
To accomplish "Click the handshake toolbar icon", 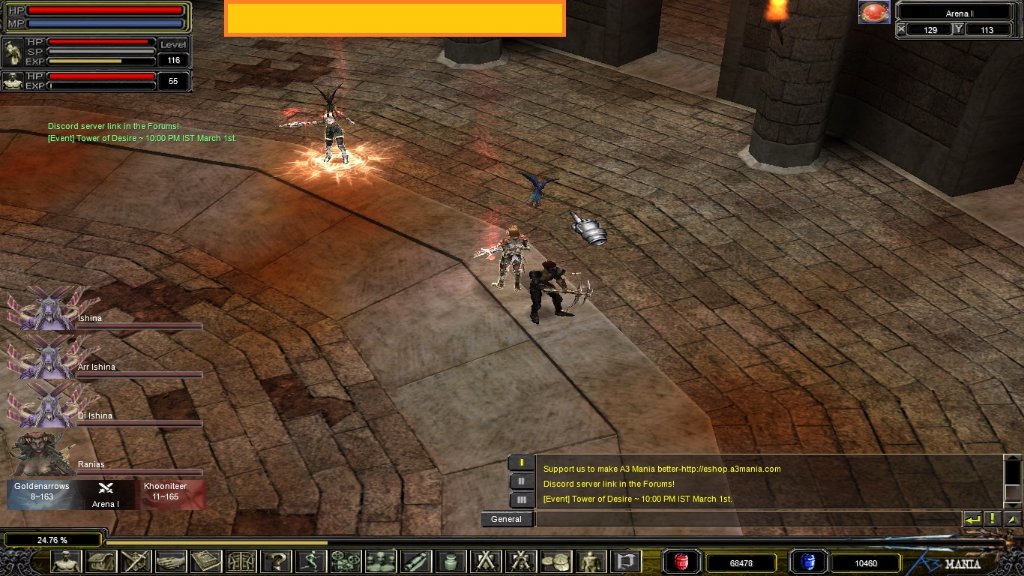I will 170,561.
